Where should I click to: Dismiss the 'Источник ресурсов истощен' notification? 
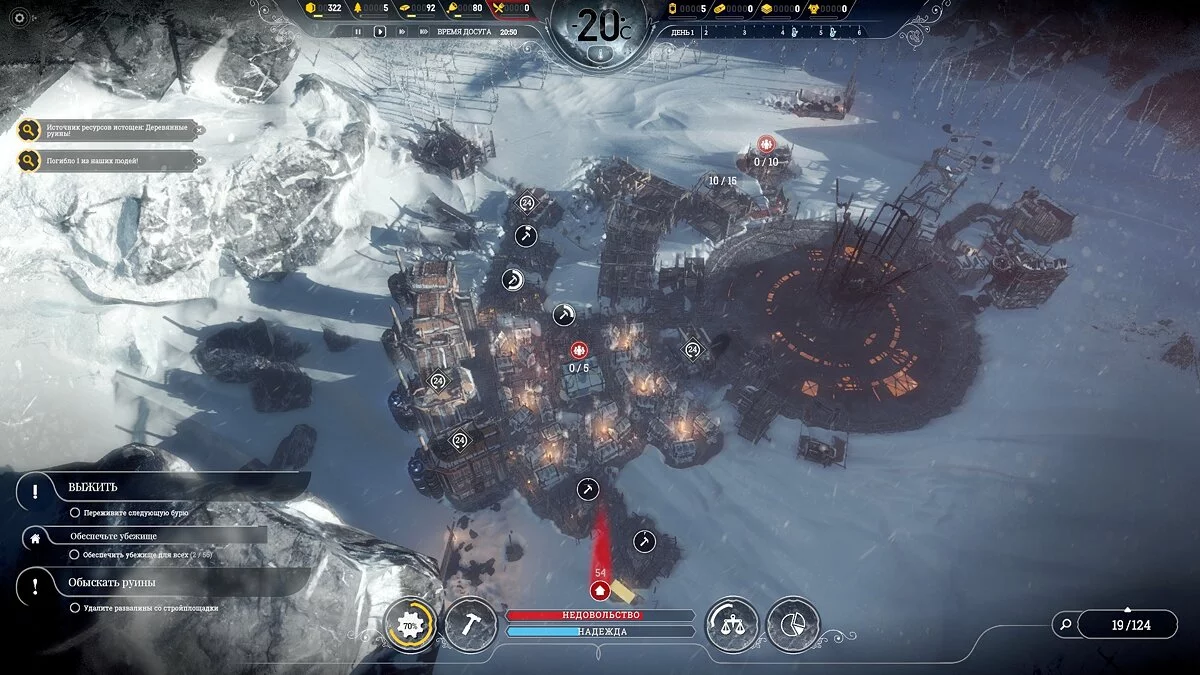coord(199,130)
